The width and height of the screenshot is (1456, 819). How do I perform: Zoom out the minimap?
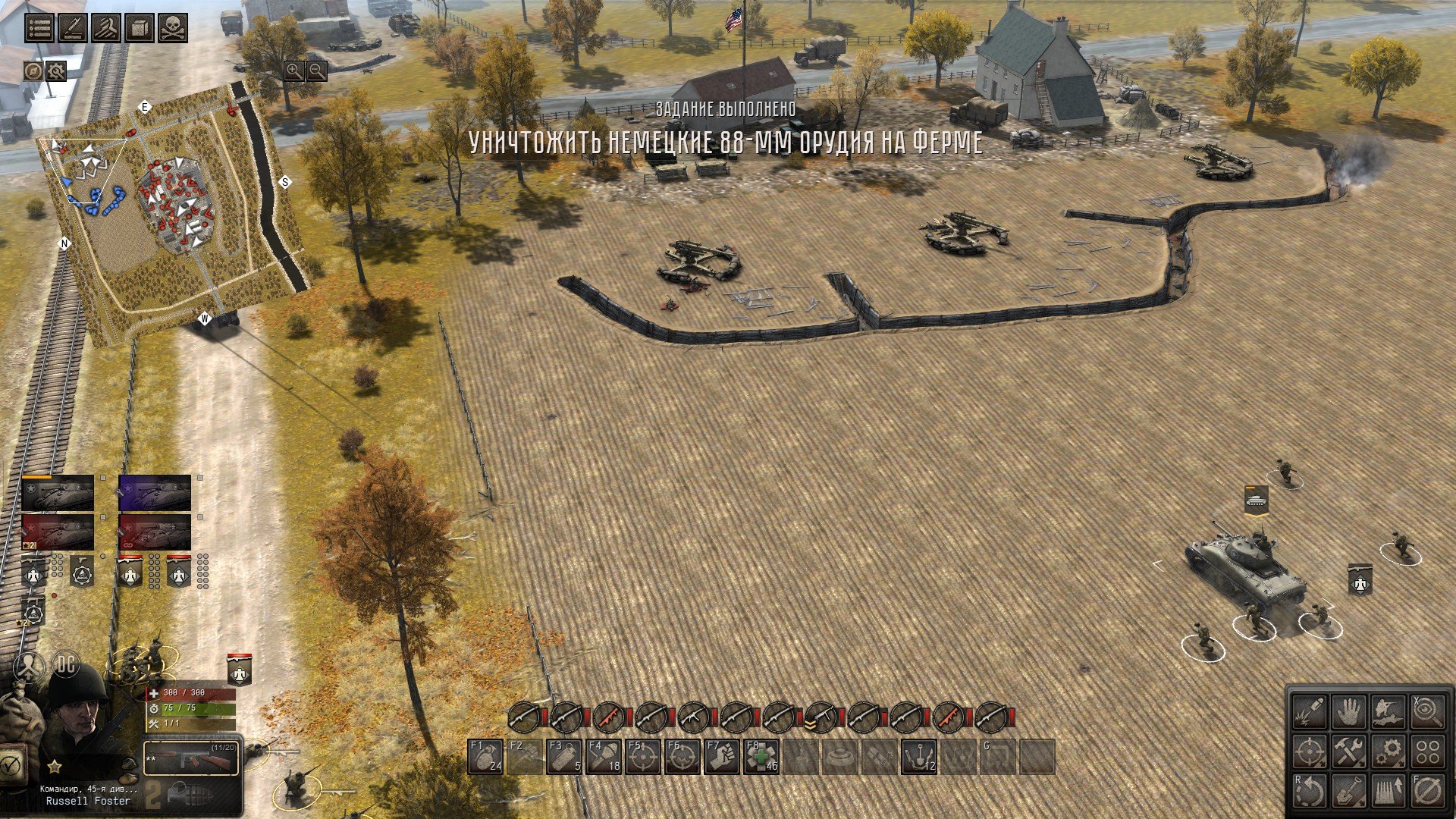[x=316, y=71]
